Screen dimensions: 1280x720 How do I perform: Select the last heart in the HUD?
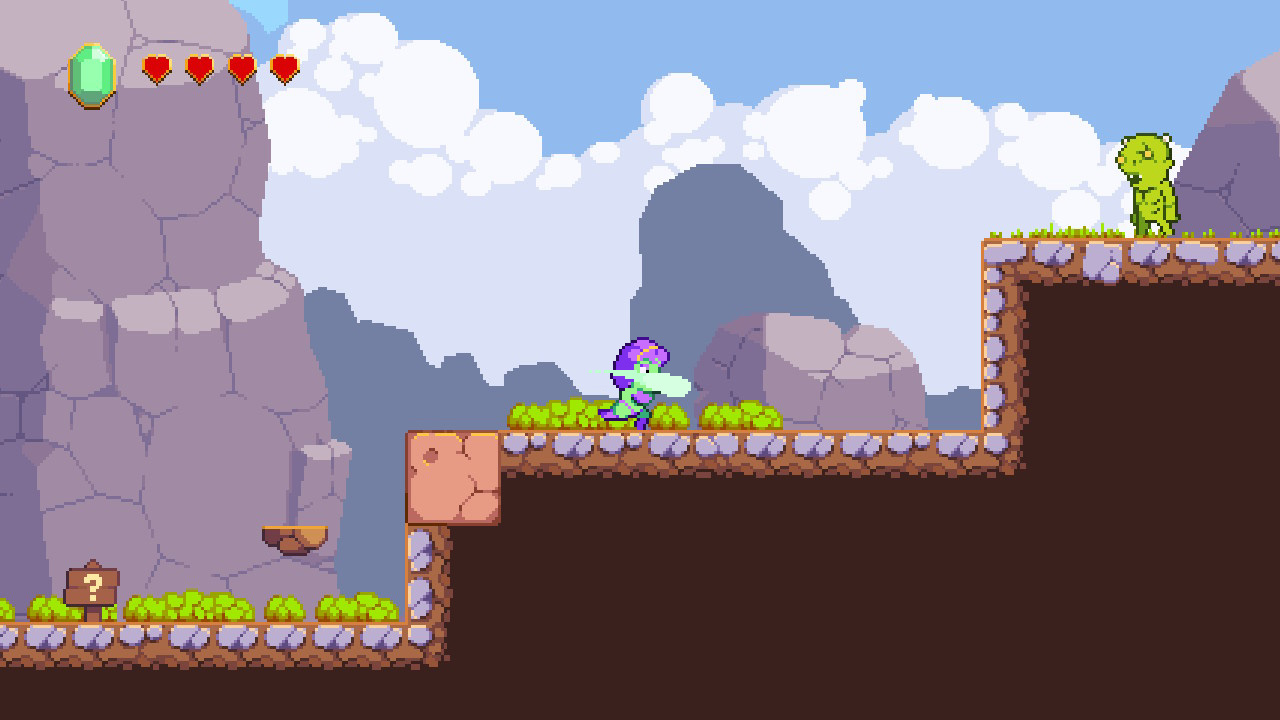tap(286, 68)
